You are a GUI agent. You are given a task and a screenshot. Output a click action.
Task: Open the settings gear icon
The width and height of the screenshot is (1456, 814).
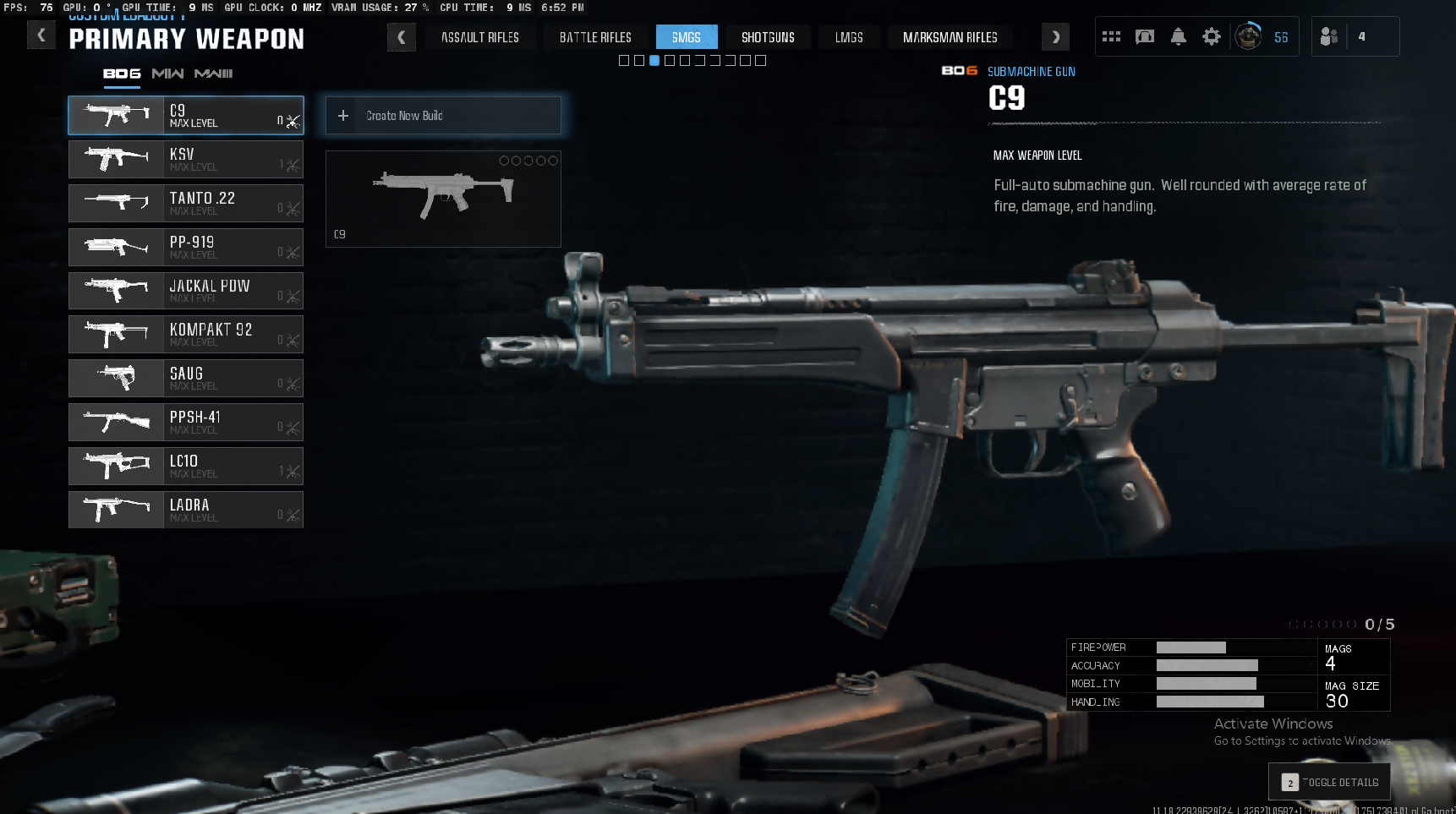click(x=1212, y=36)
